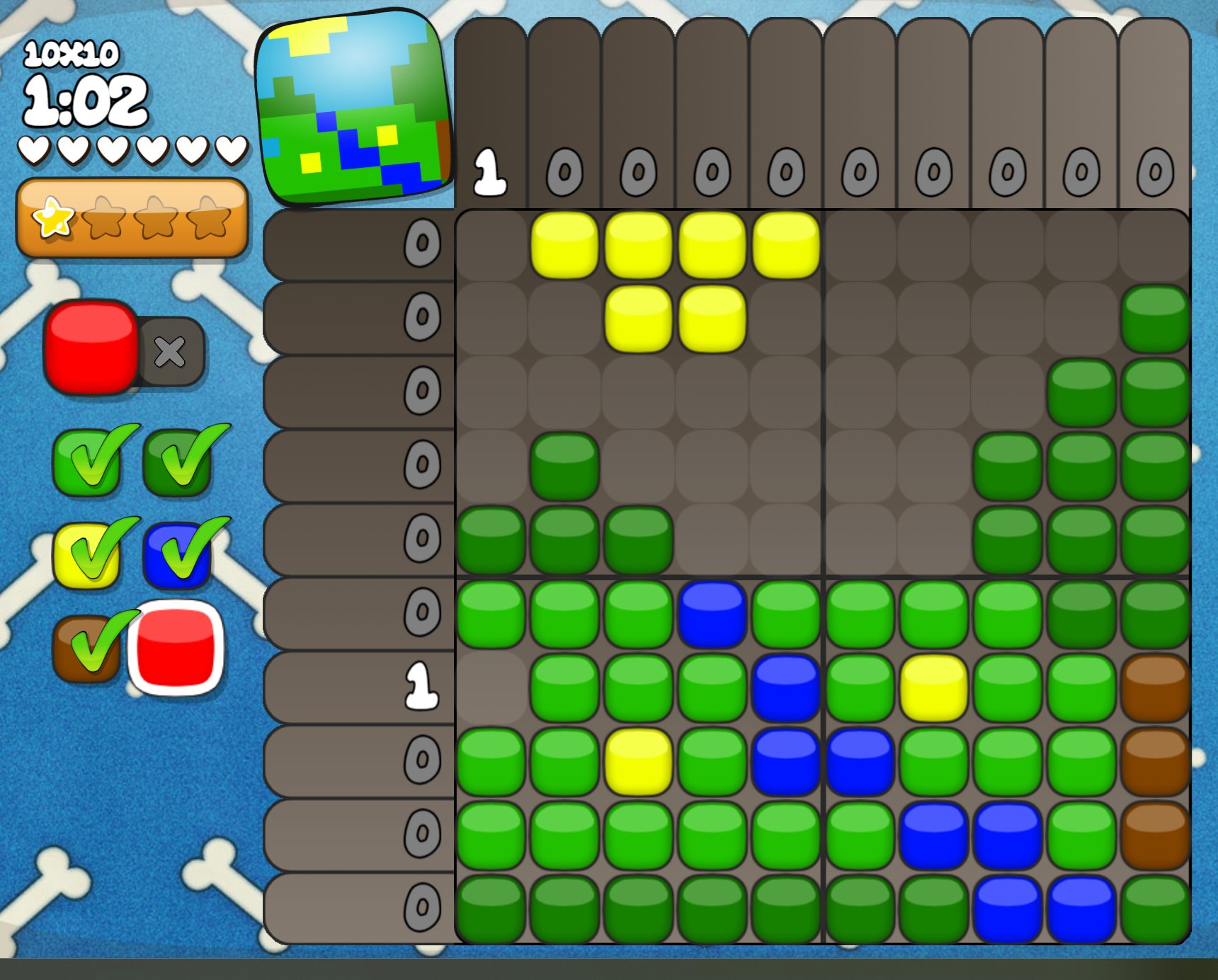Switch to the X cross-out mode
Viewport: 1218px width, 980px height.
pos(171,351)
